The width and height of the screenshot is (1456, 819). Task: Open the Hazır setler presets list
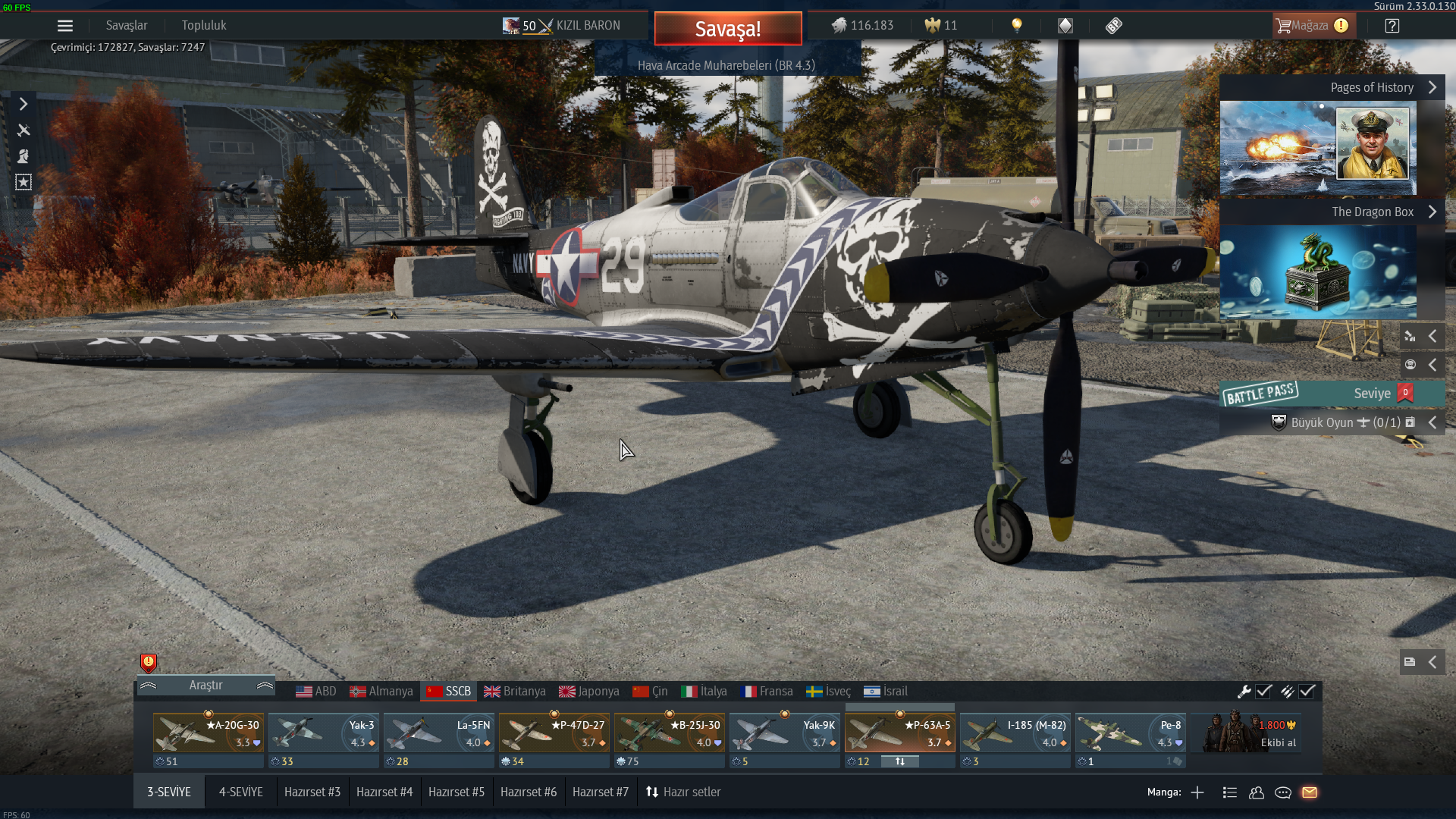[x=683, y=792]
